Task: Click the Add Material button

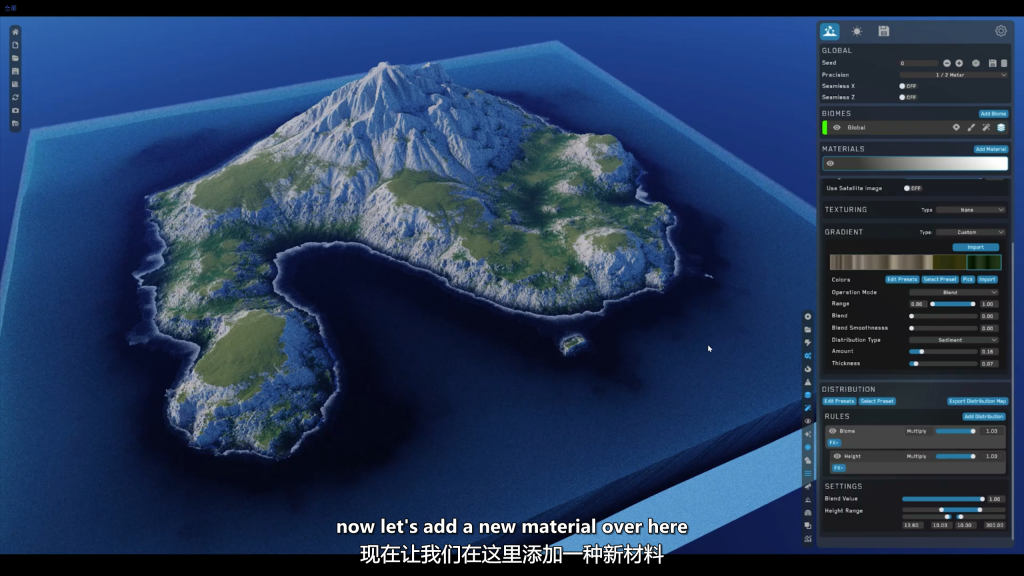Action: 990,149
